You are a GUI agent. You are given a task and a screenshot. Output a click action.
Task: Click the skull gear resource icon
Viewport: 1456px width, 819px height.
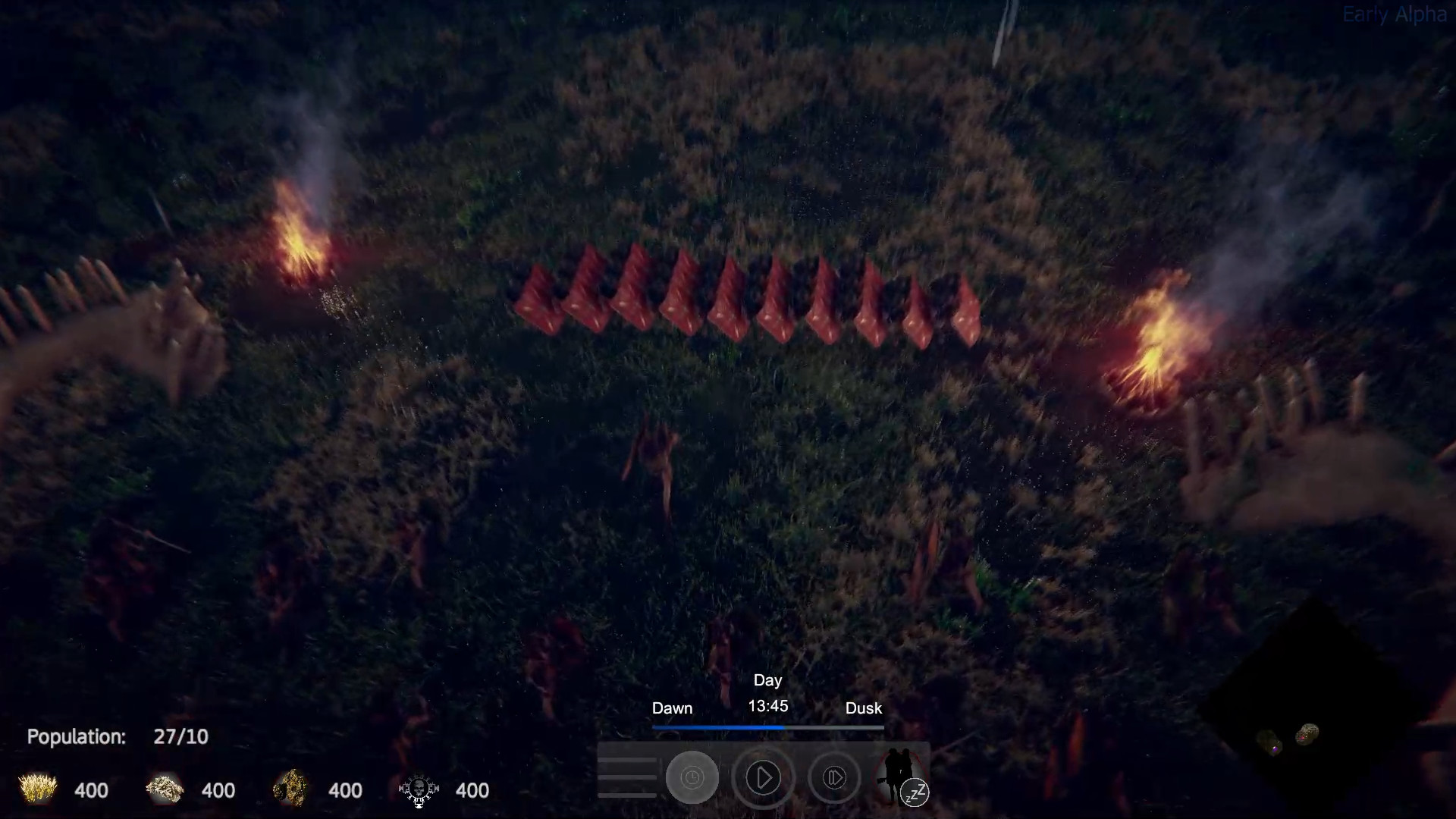coord(418,789)
